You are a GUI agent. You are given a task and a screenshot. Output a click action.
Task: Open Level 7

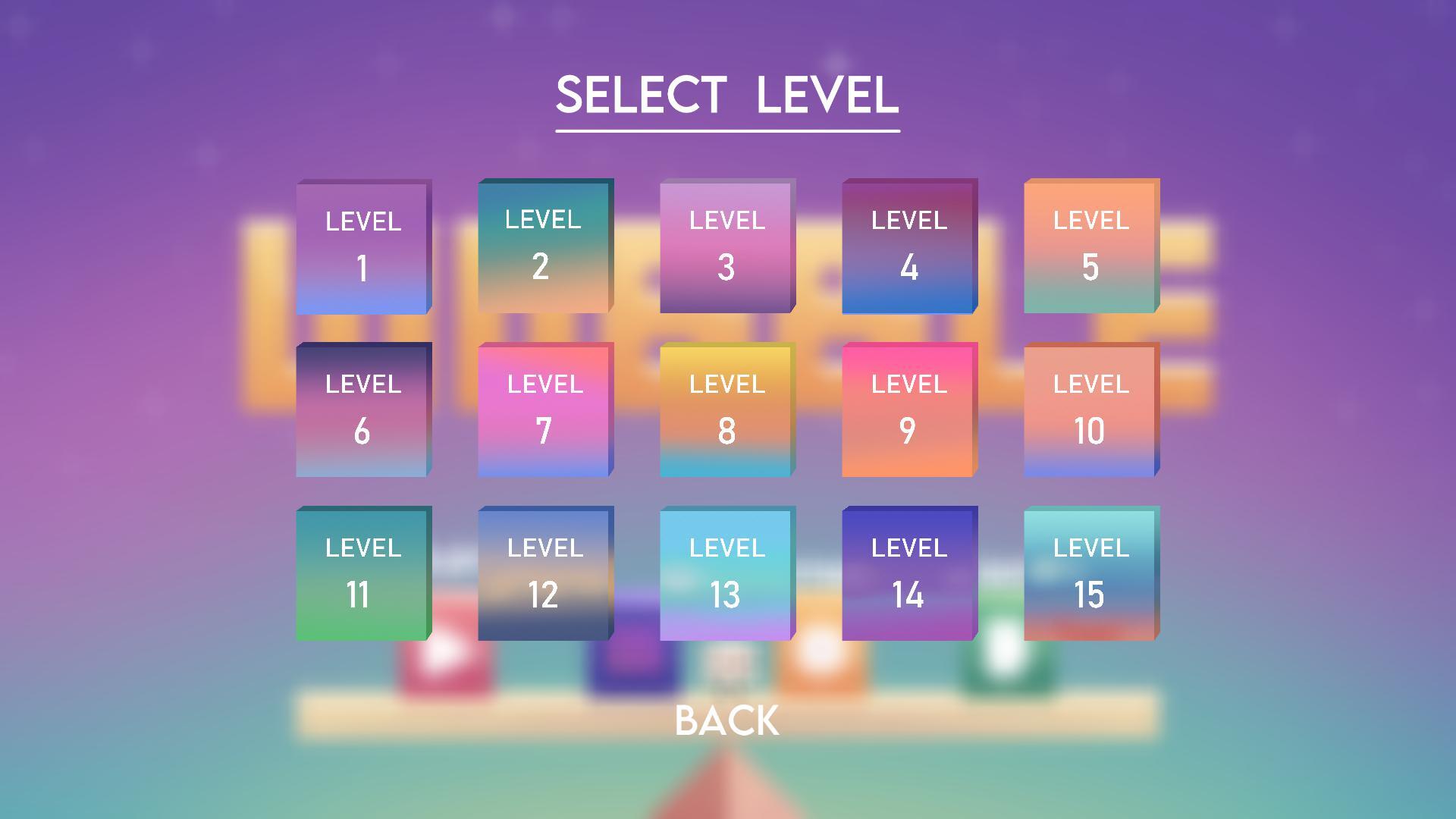coord(545,409)
